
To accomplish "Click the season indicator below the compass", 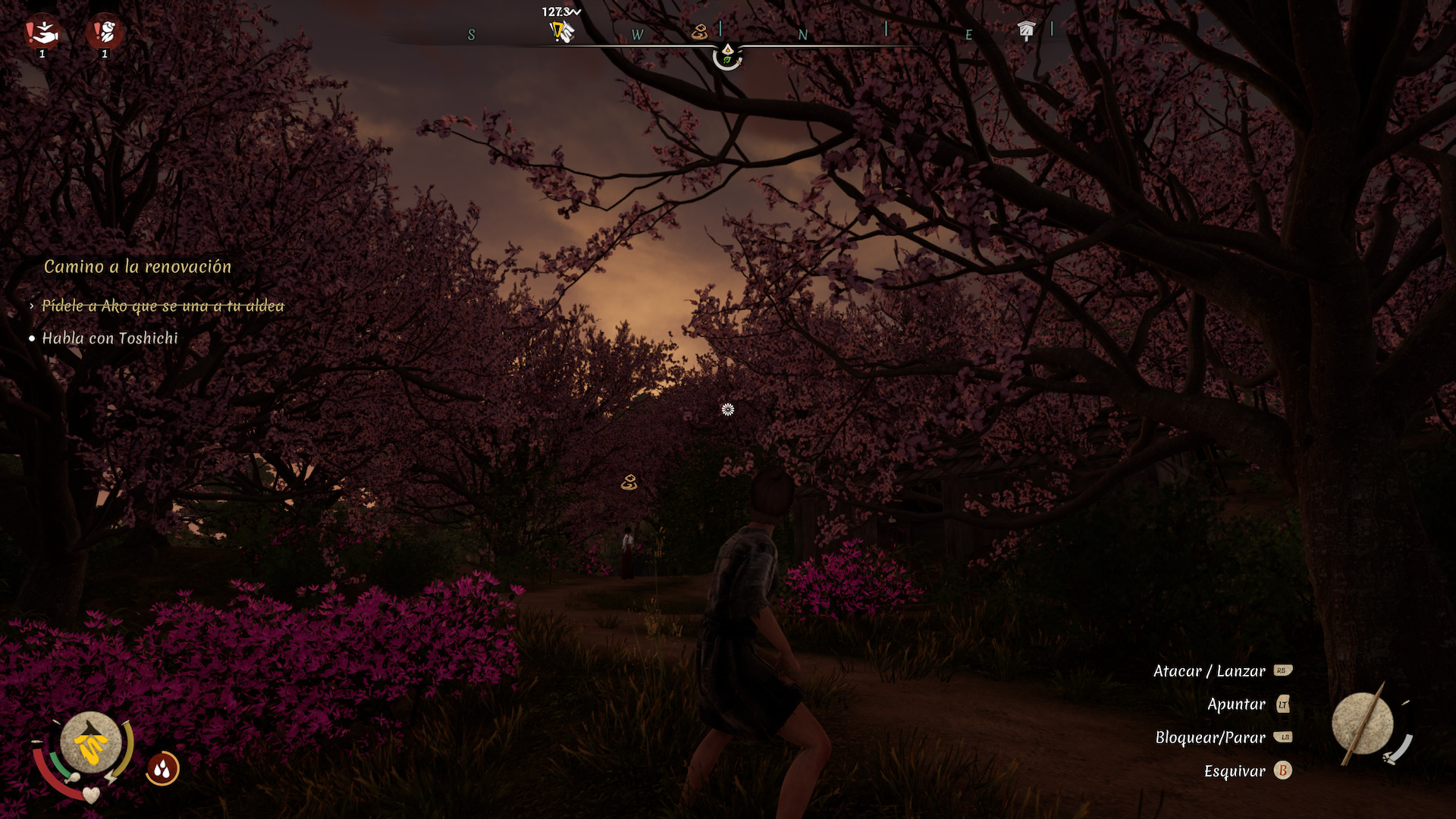I will (727, 55).
